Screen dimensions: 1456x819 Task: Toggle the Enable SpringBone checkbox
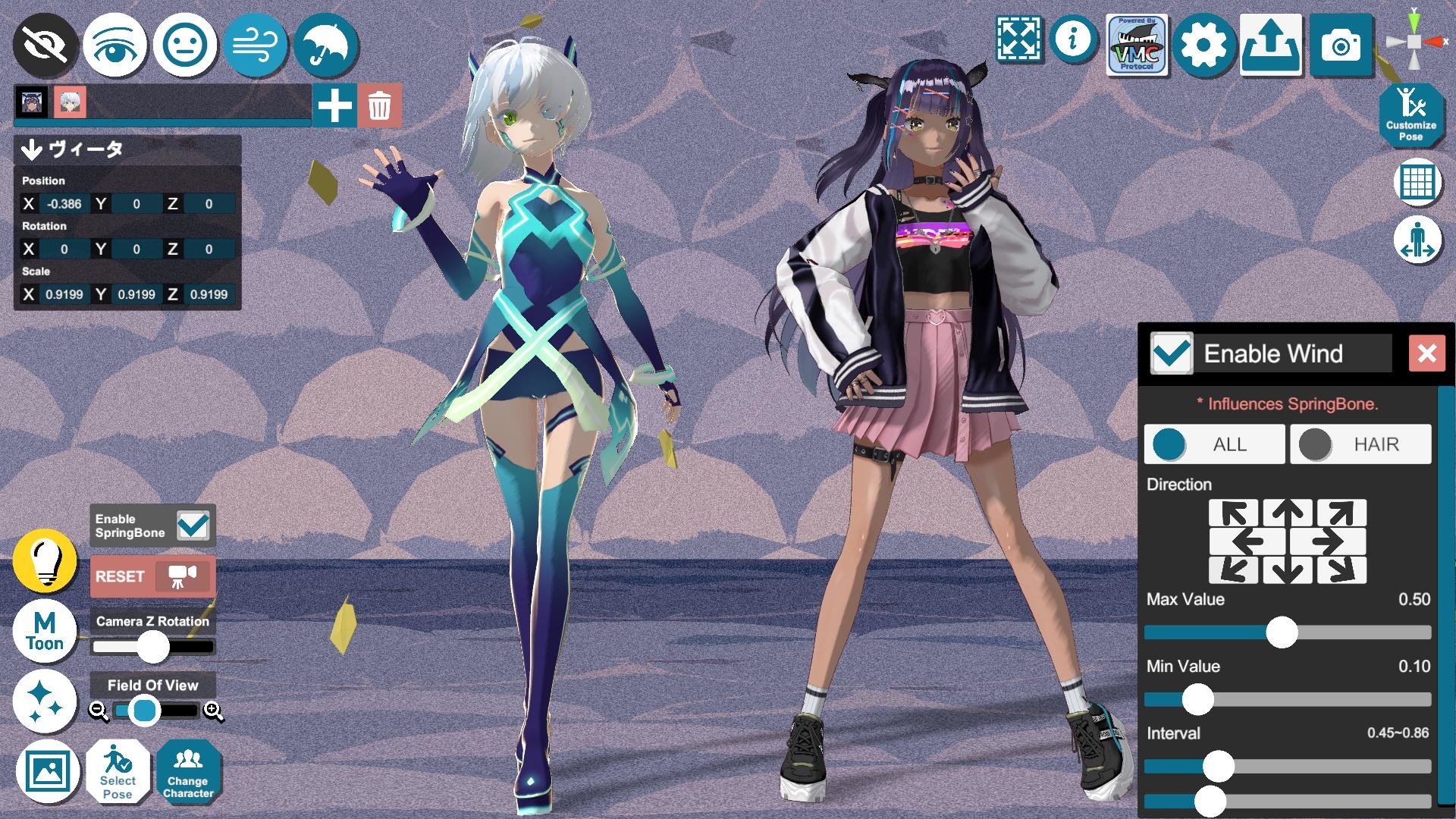tap(194, 523)
